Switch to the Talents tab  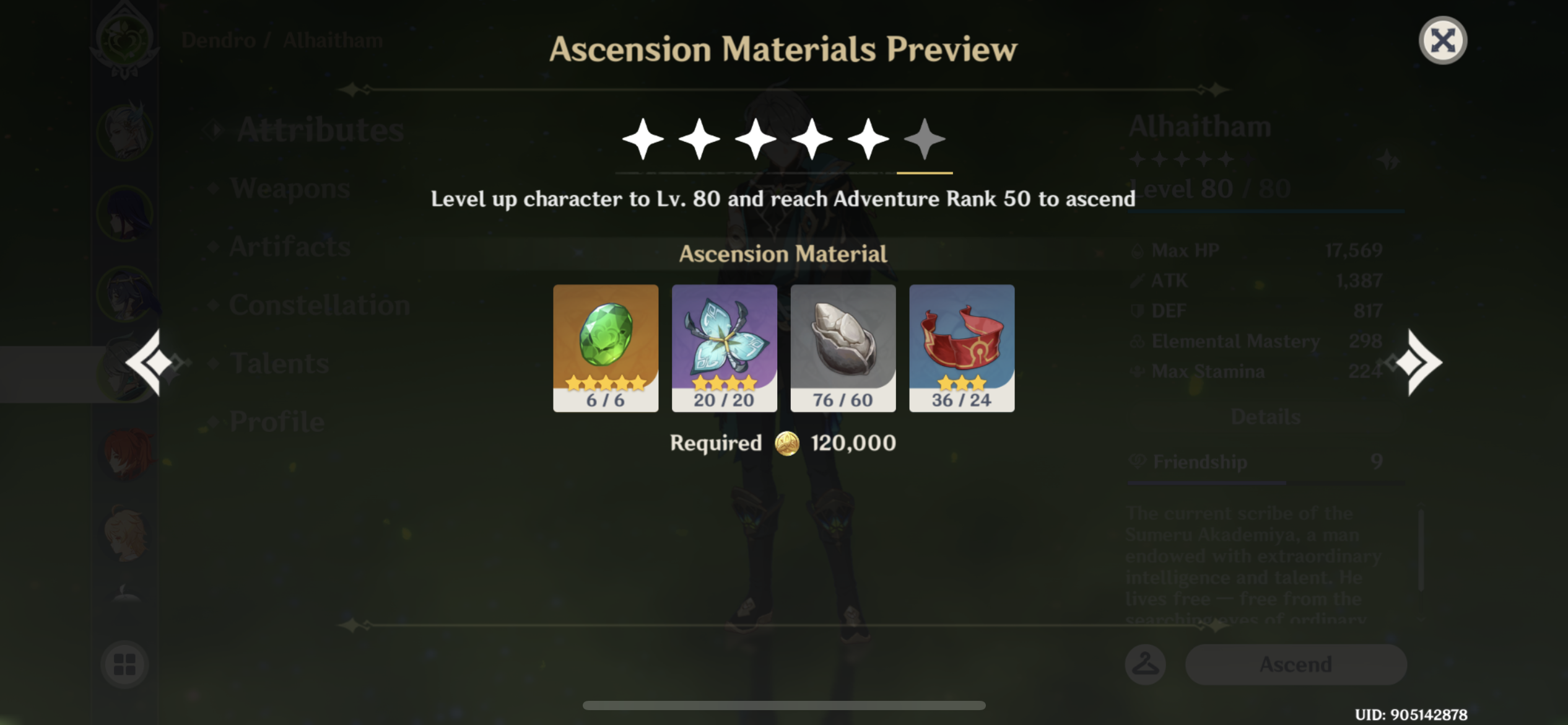click(x=279, y=363)
